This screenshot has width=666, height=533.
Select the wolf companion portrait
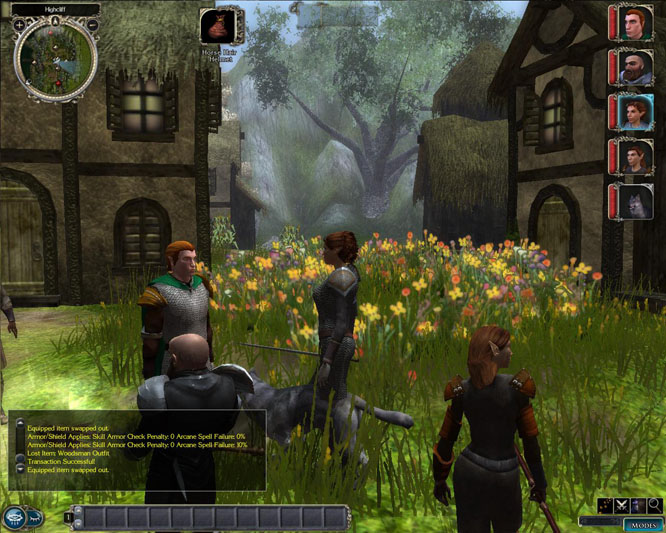[x=634, y=201]
